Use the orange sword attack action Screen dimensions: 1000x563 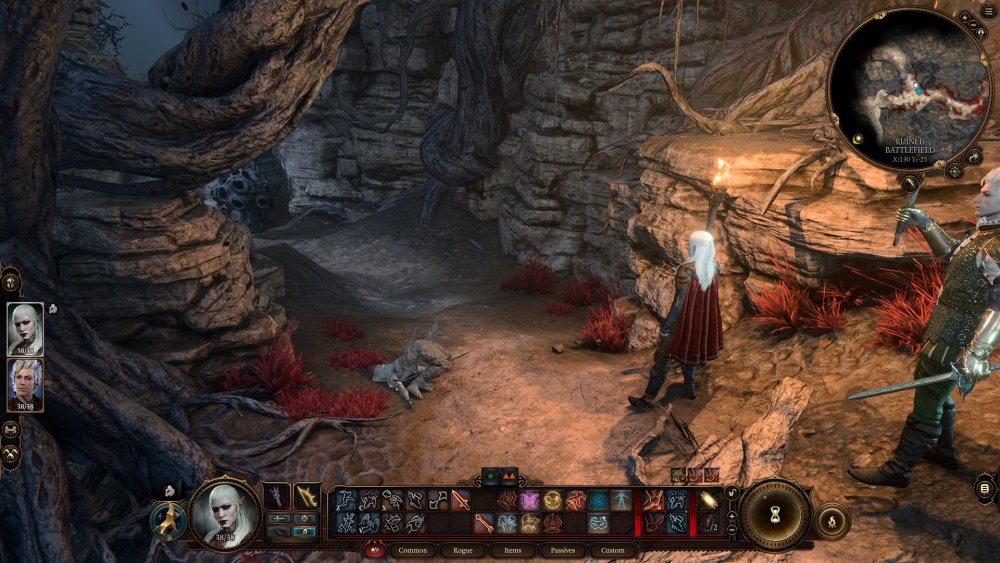(x=460, y=500)
